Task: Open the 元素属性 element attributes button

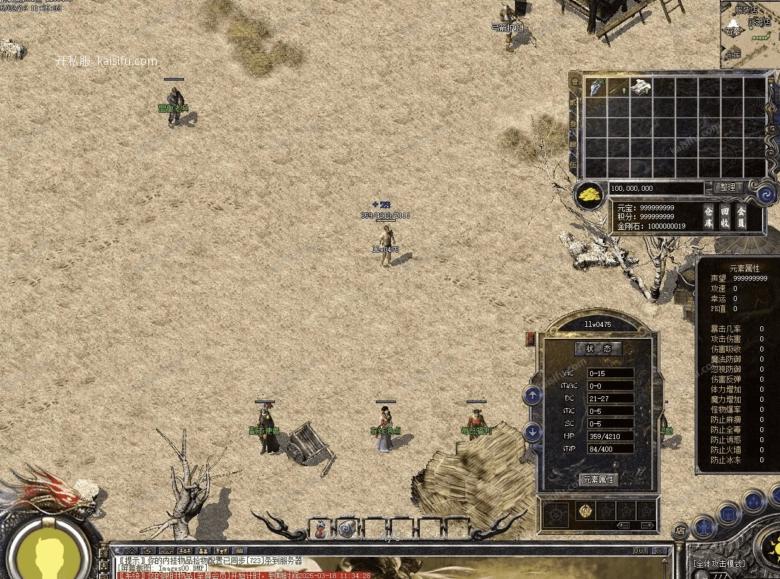Action: [599, 479]
